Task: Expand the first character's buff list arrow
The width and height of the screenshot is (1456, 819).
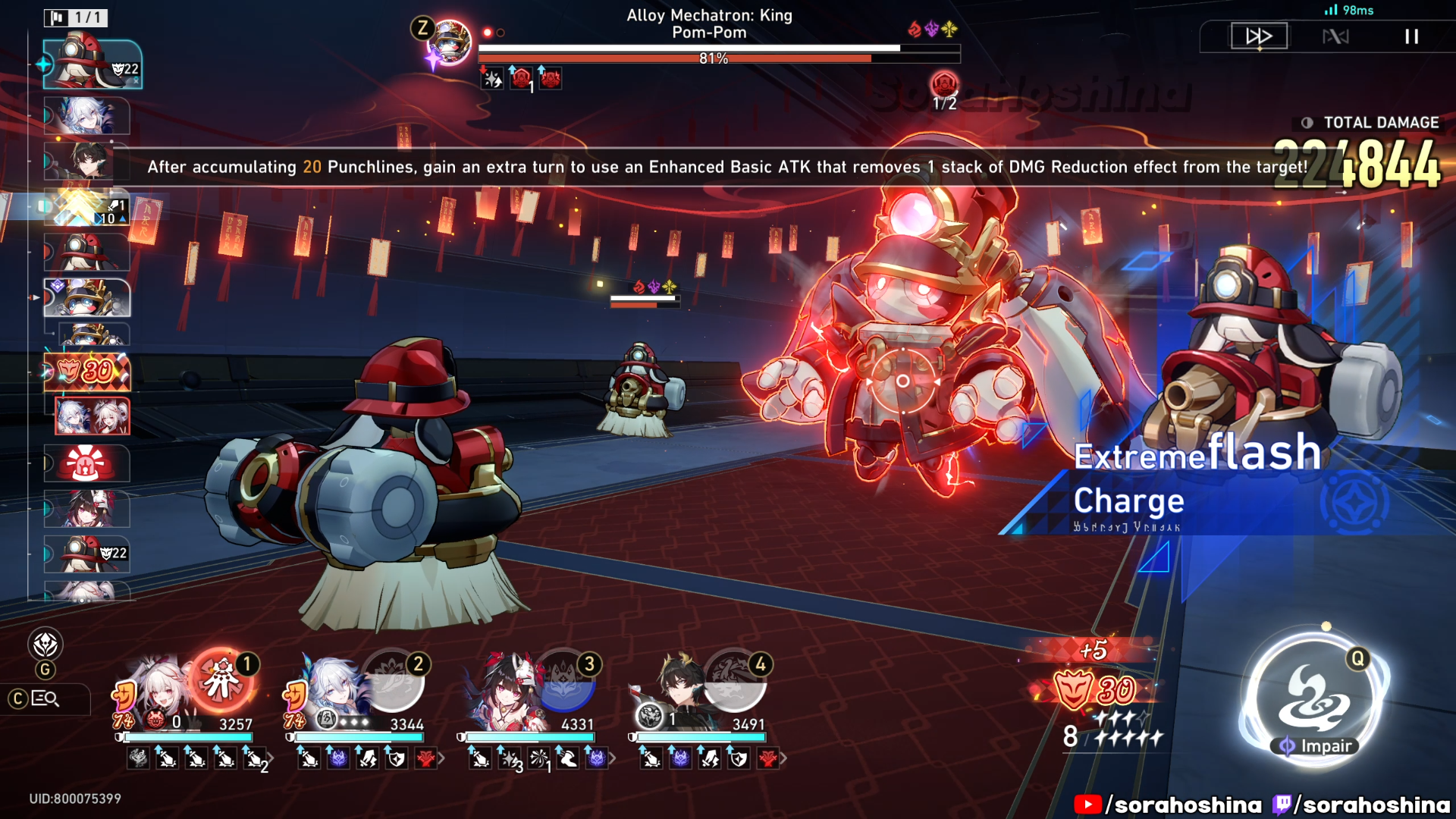Action: 271,758
